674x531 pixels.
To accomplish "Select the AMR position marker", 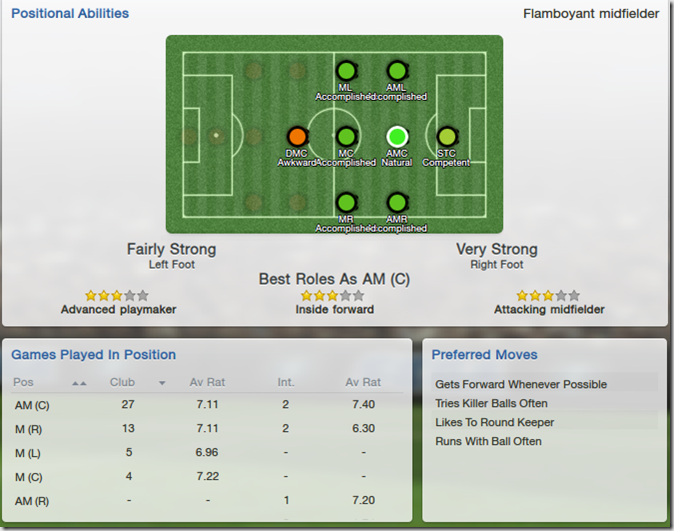I will coord(397,202).
